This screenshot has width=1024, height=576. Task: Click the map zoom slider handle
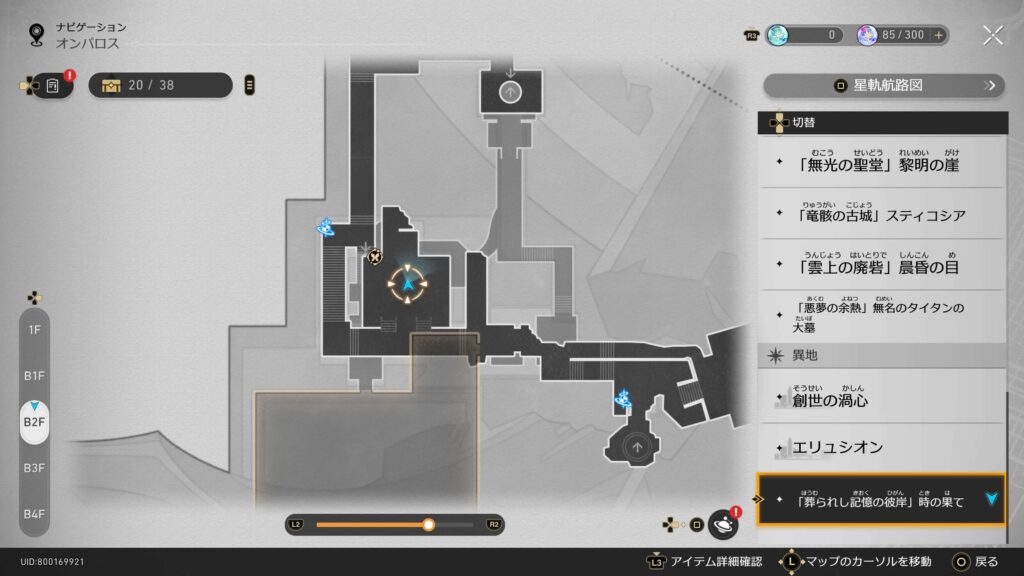click(429, 524)
